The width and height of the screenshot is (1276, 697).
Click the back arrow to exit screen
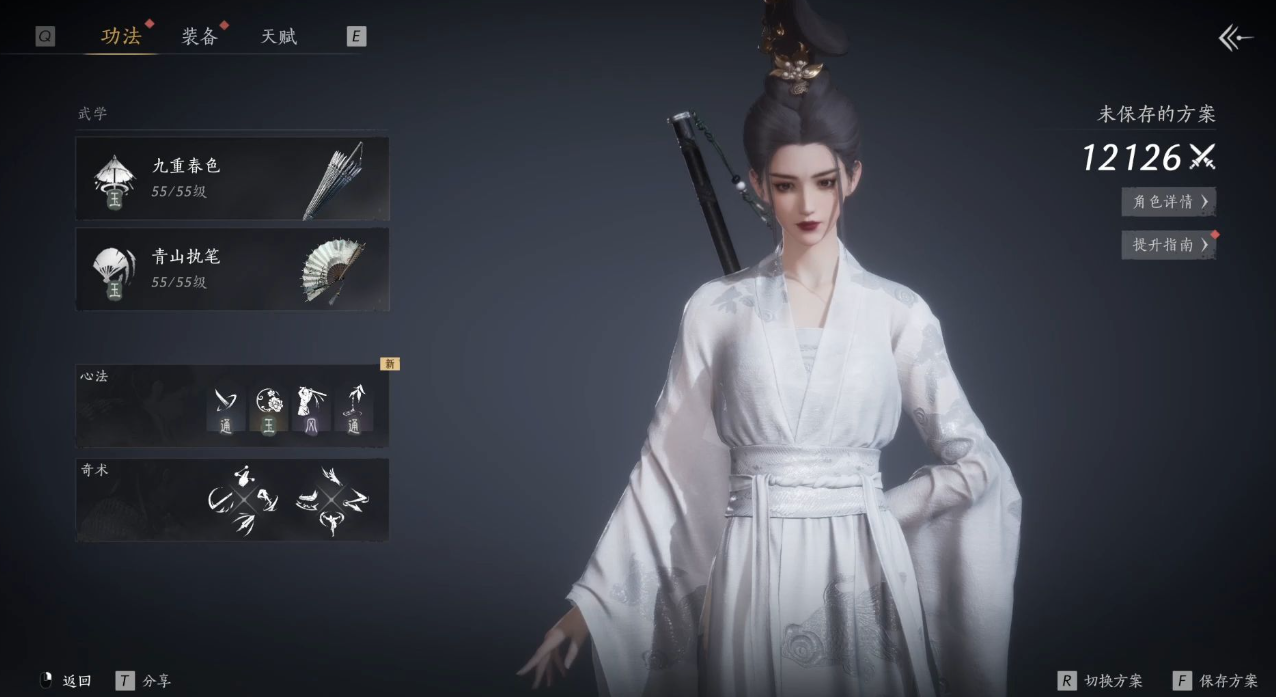[x=1235, y=38]
